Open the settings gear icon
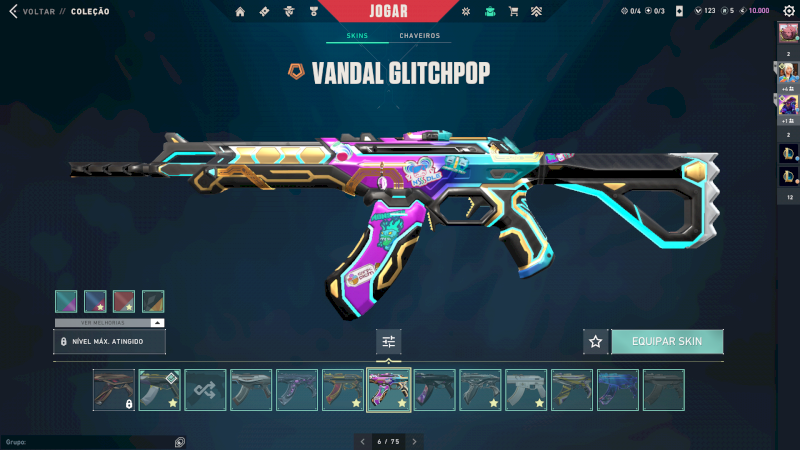Image resolution: width=800 pixels, height=450 pixels. (x=789, y=11)
